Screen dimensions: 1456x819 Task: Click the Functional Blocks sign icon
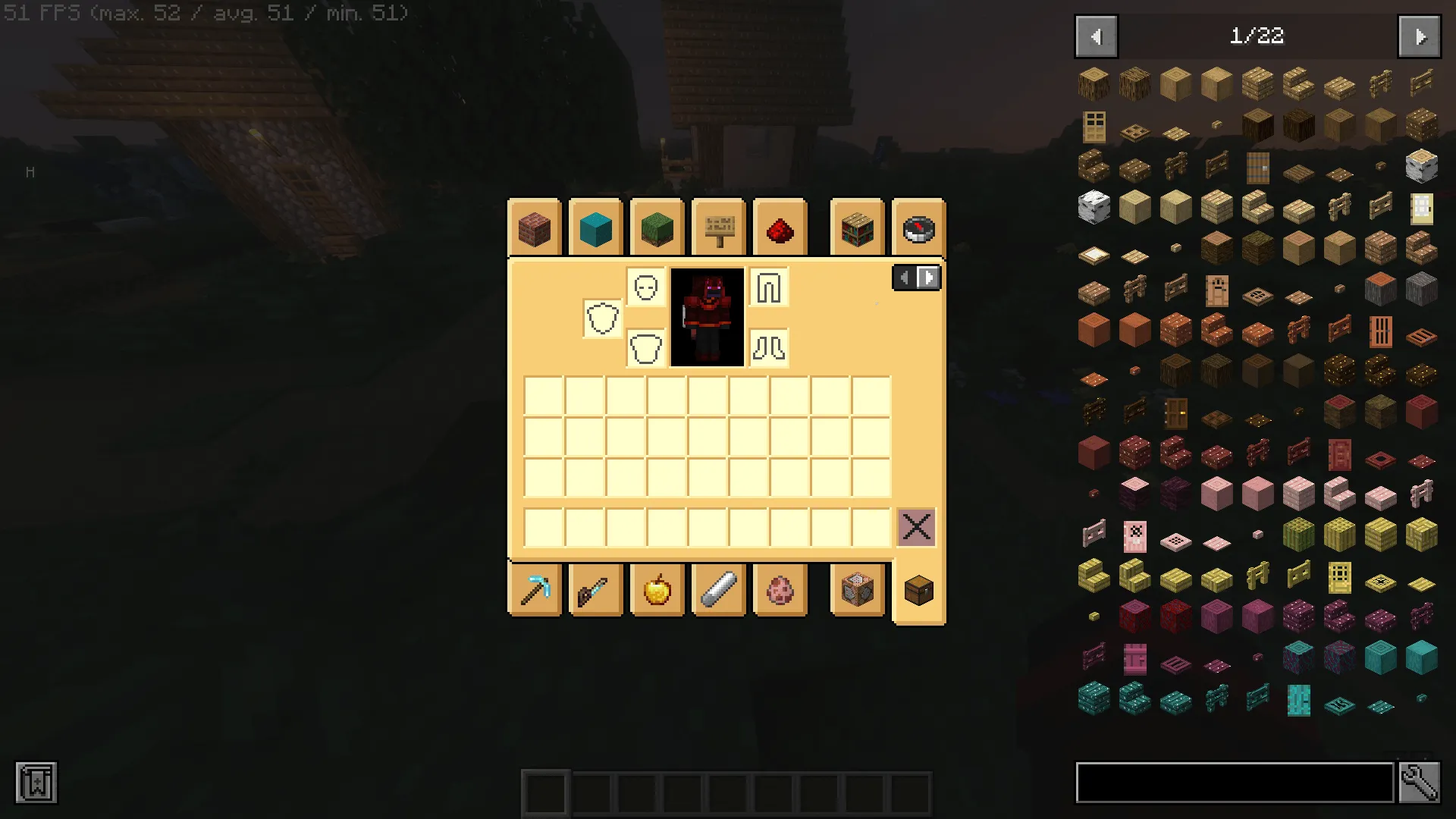[717, 227]
